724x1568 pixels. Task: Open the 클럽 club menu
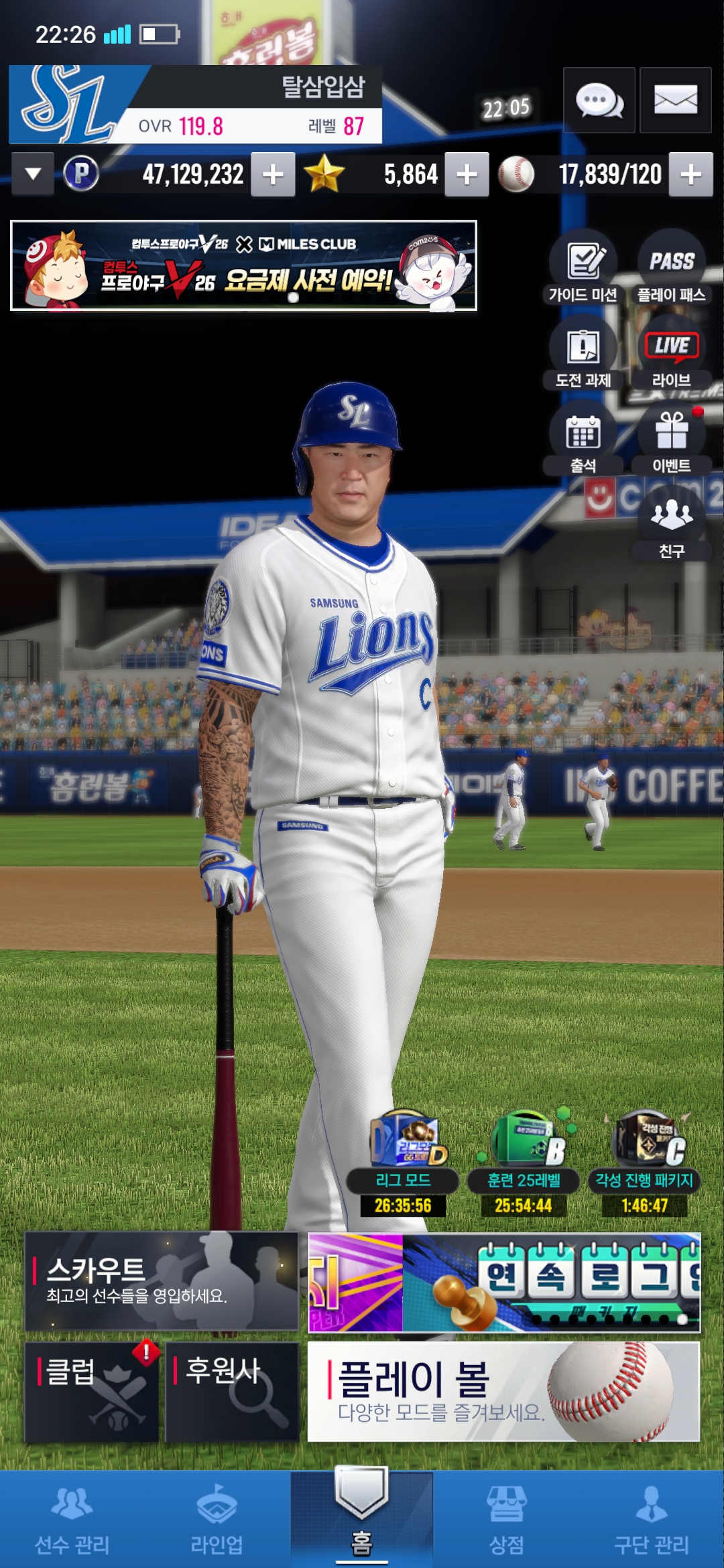(92, 1392)
